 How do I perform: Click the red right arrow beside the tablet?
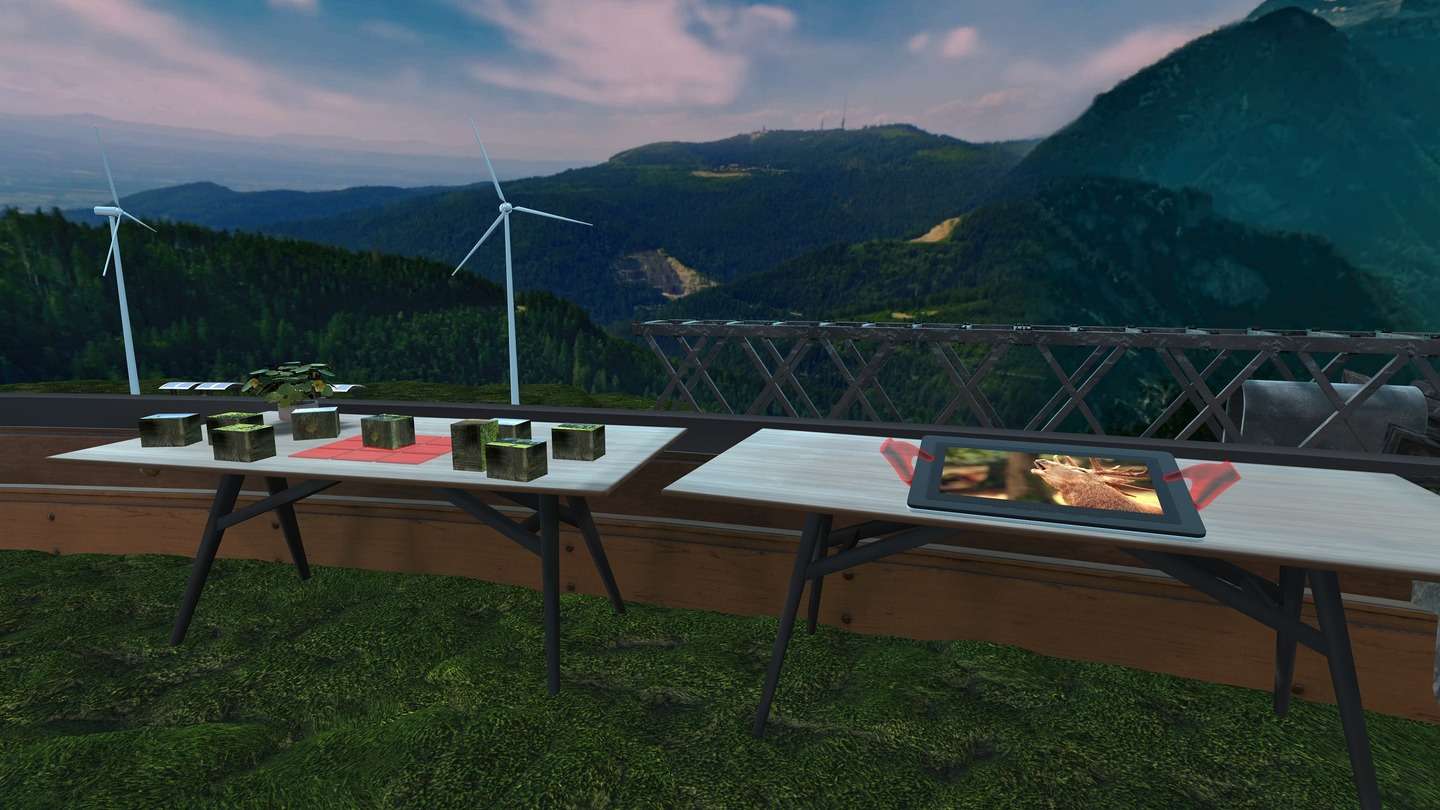click(x=1208, y=480)
